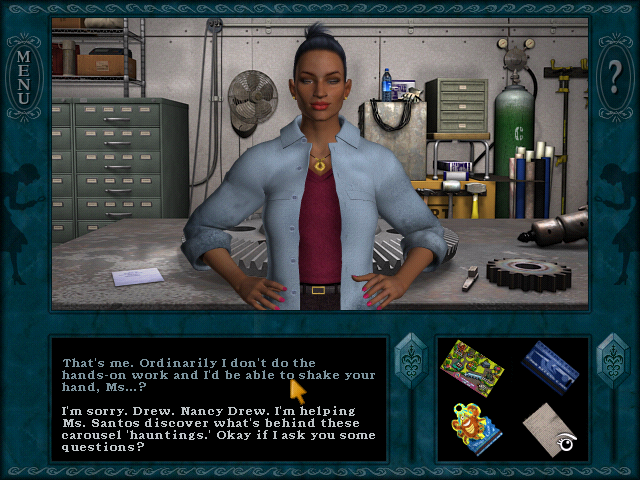Click Nancy's reply text to continue dialogue
The width and height of the screenshot is (640, 480).
(218, 428)
